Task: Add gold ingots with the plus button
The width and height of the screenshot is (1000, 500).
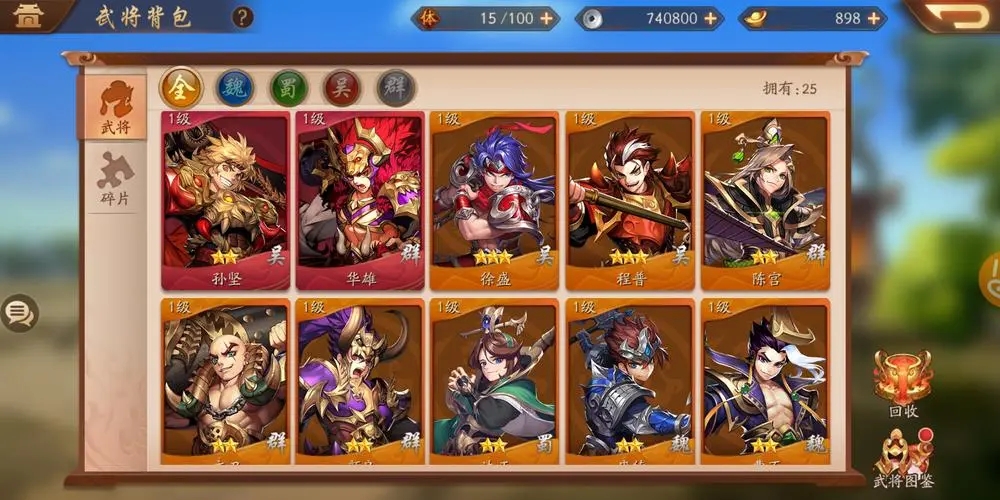Action: coord(874,18)
